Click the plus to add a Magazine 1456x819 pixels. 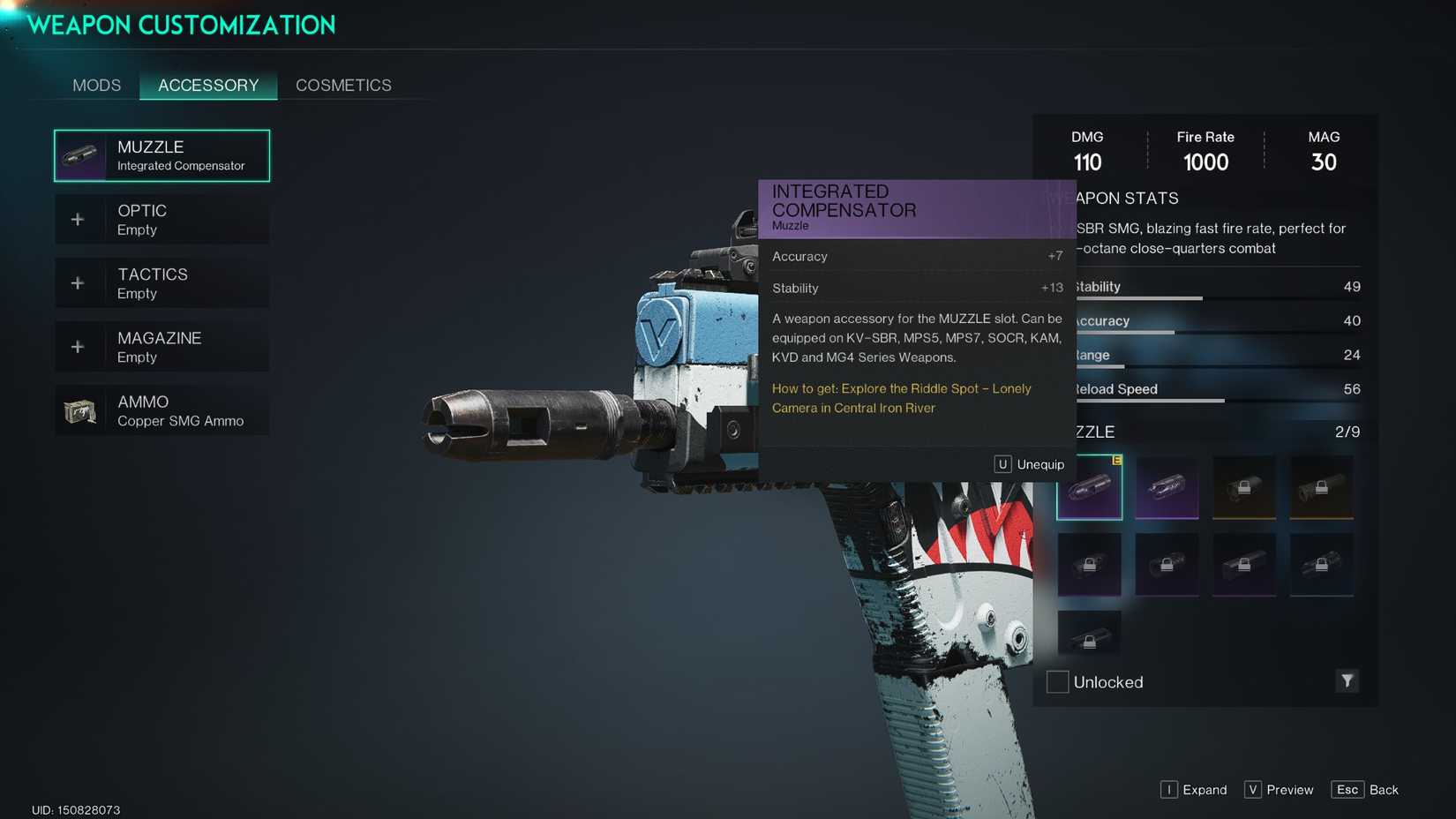pos(79,345)
